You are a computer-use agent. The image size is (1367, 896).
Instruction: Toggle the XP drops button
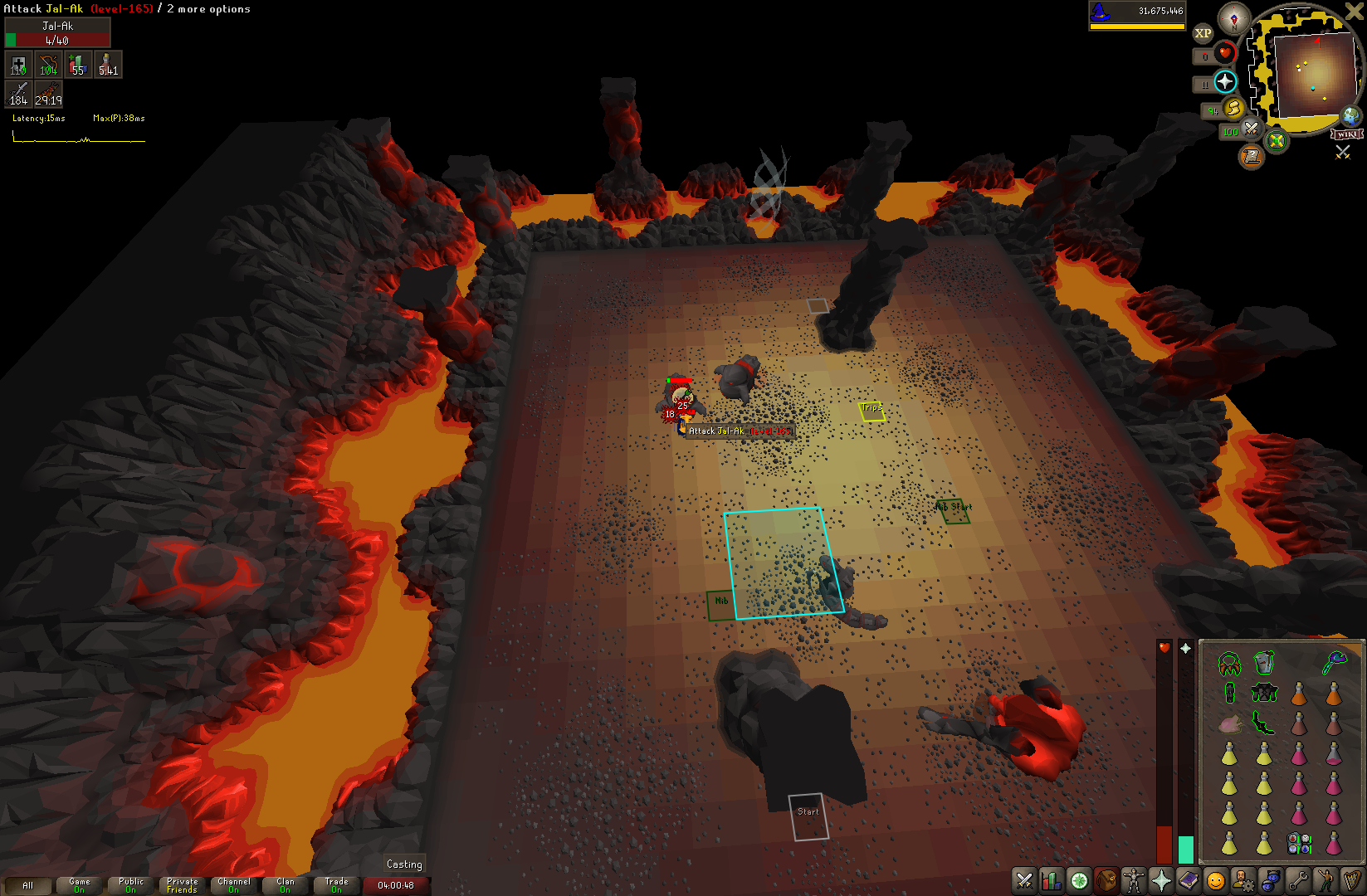(1203, 33)
